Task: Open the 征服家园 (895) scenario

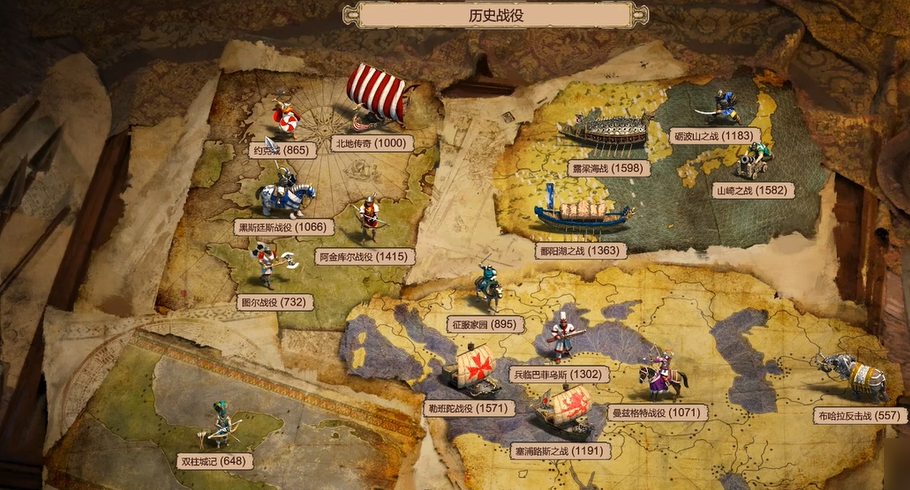Action: click(x=486, y=324)
